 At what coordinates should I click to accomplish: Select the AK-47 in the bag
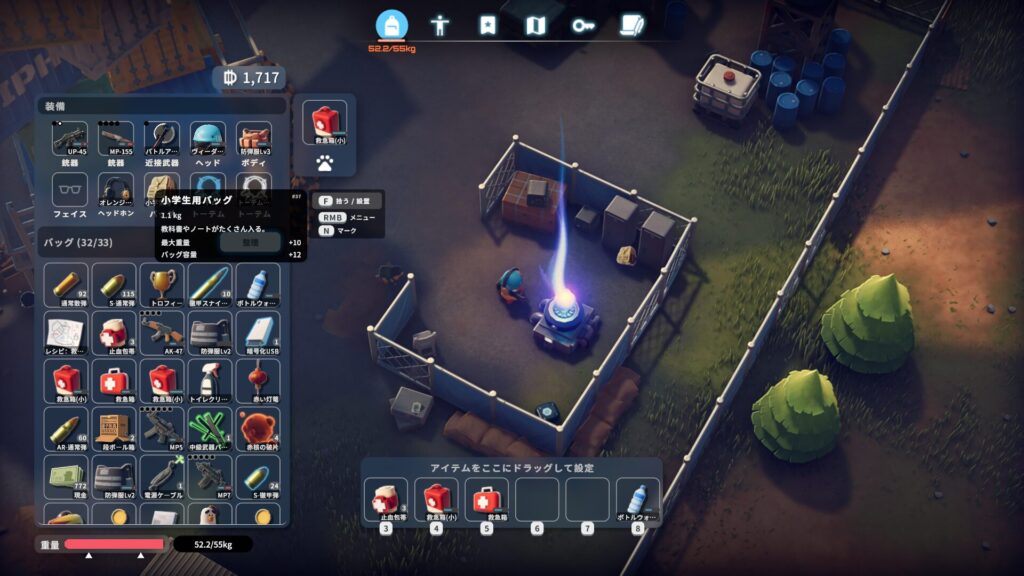pyautogui.click(x=161, y=332)
